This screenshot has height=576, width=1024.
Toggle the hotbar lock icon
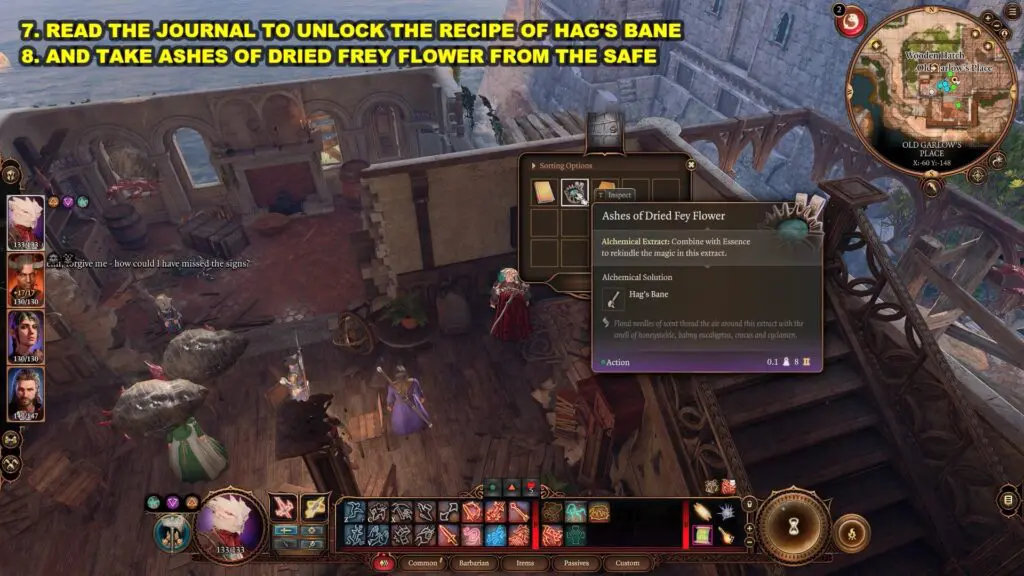coord(751,506)
